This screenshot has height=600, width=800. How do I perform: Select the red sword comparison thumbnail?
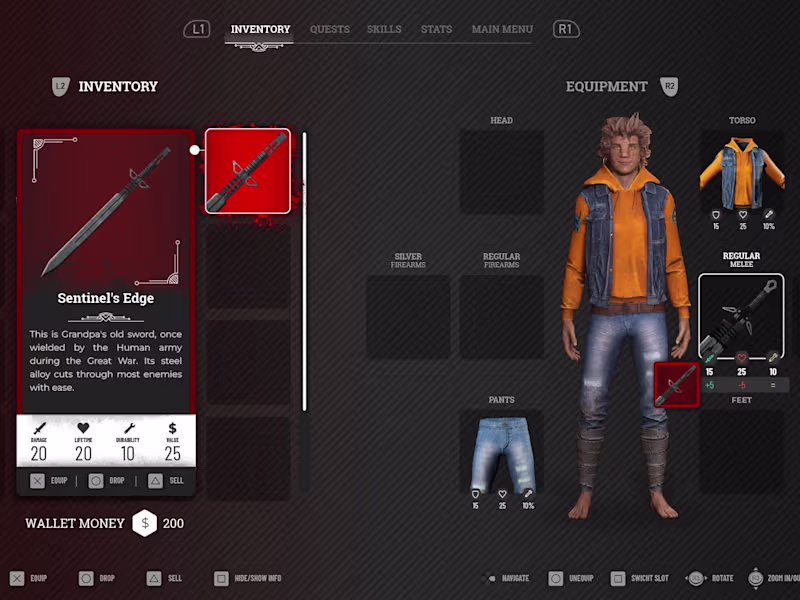tap(675, 385)
